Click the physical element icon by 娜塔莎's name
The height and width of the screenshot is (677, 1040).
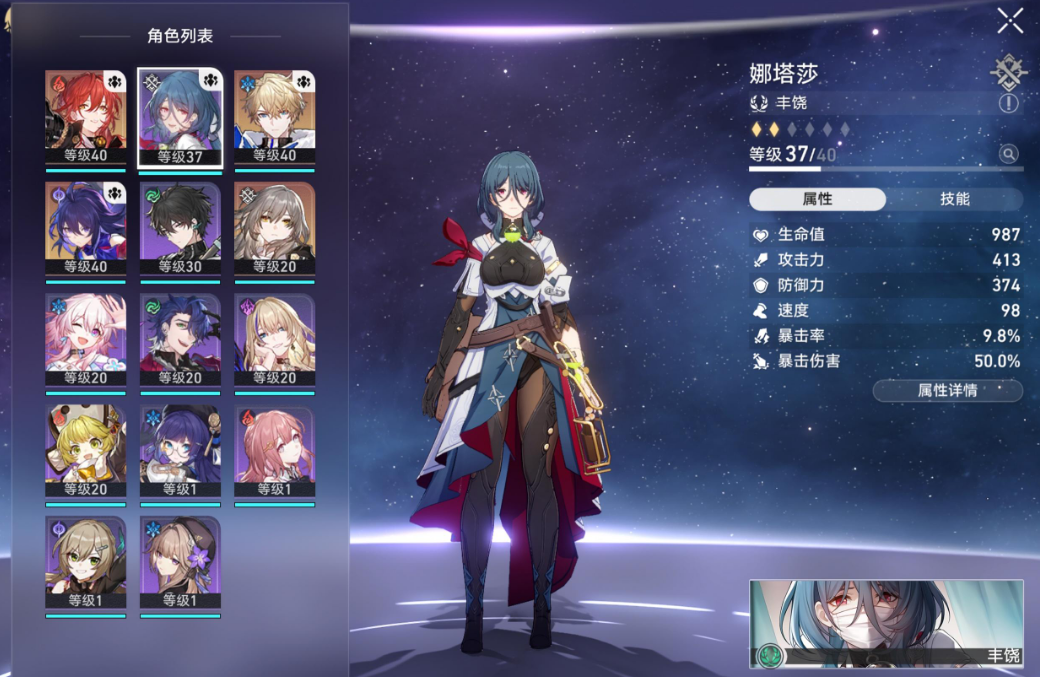tap(1008, 71)
